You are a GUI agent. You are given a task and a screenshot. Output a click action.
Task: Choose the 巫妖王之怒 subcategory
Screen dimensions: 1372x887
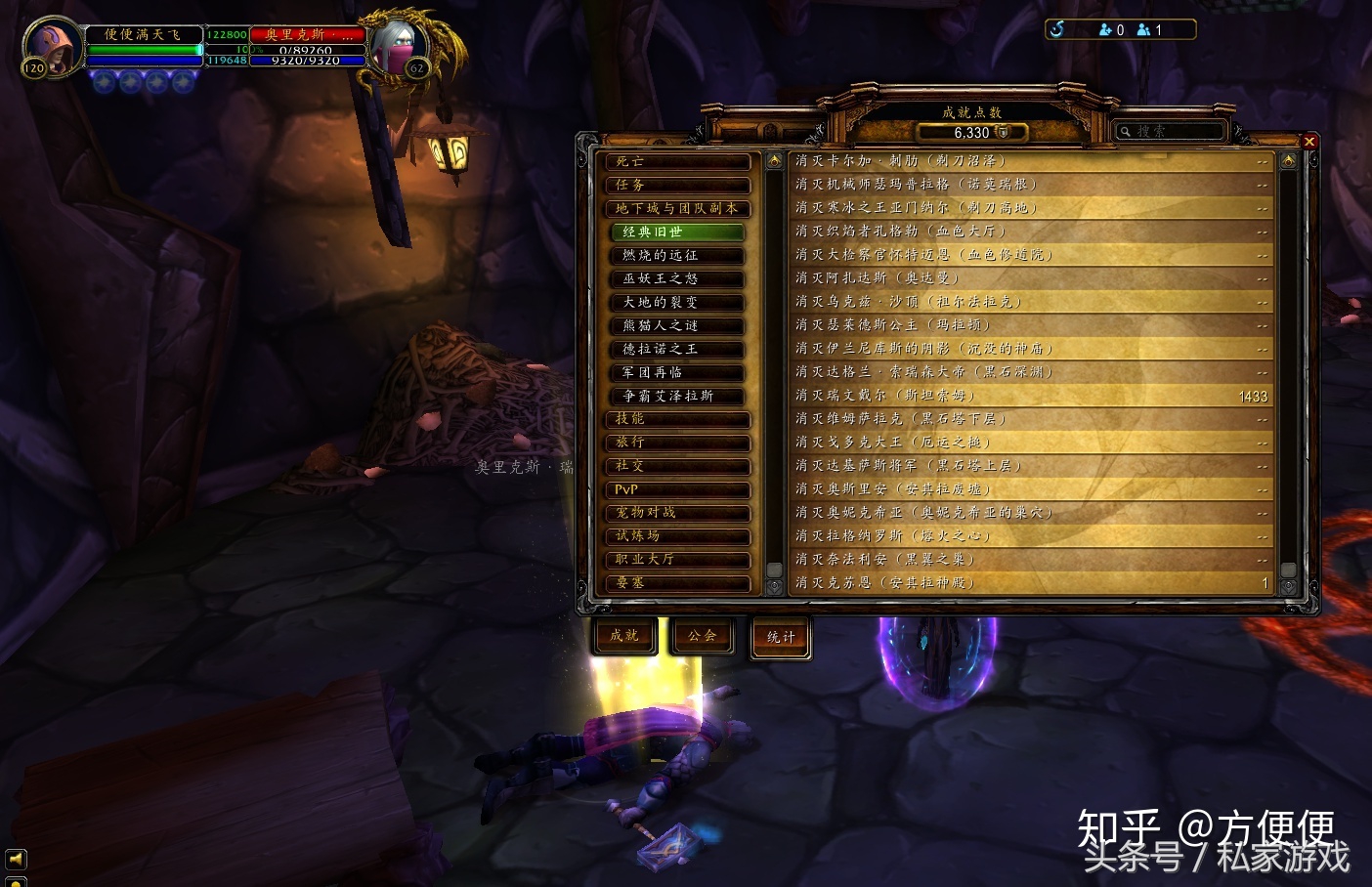(x=677, y=279)
